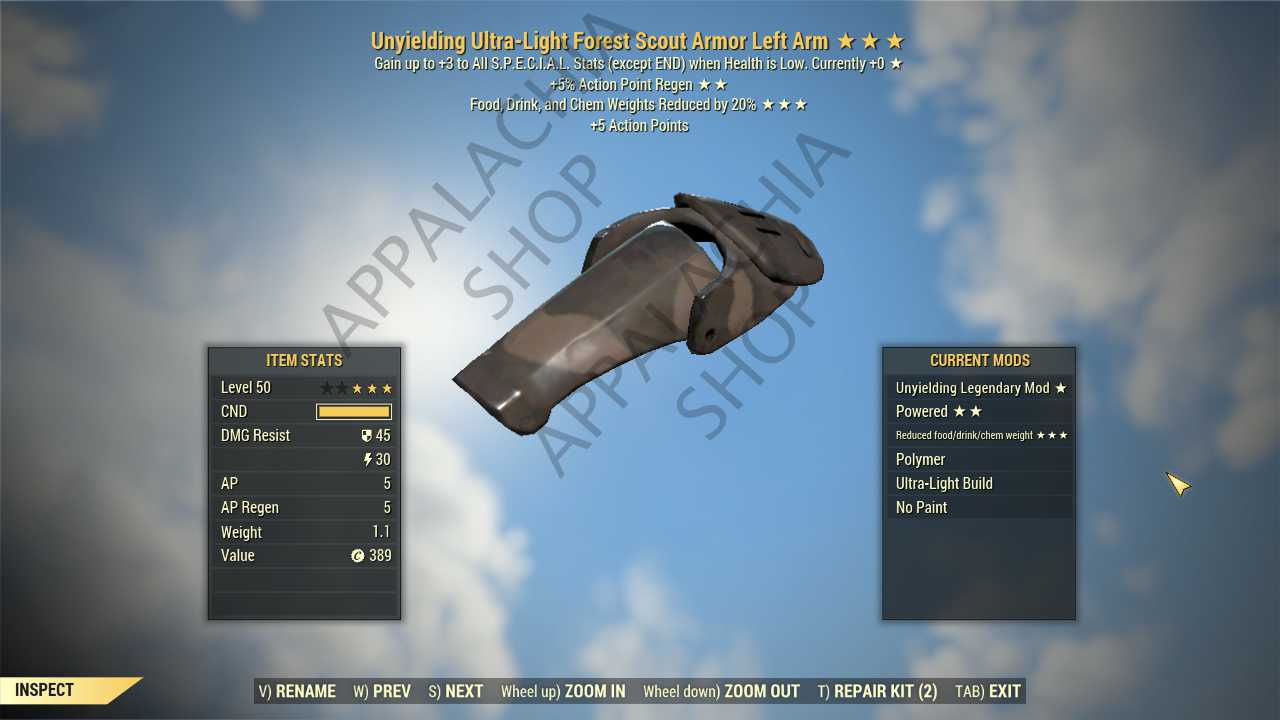Exit the inspect screen
Screen dimensions: 1280x720
click(988, 691)
